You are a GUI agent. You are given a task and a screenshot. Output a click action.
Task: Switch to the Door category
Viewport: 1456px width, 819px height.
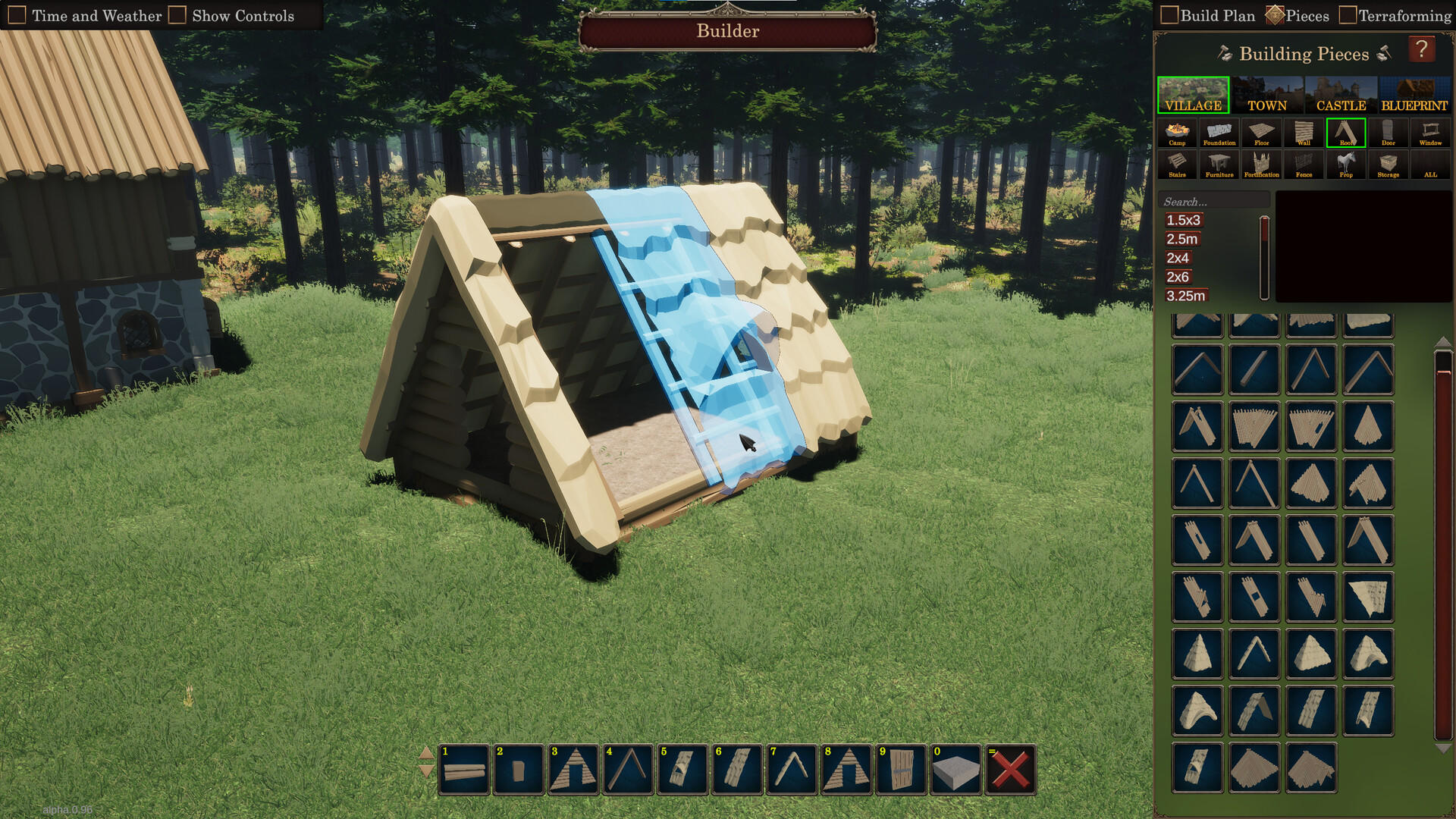tap(1389, 133)
